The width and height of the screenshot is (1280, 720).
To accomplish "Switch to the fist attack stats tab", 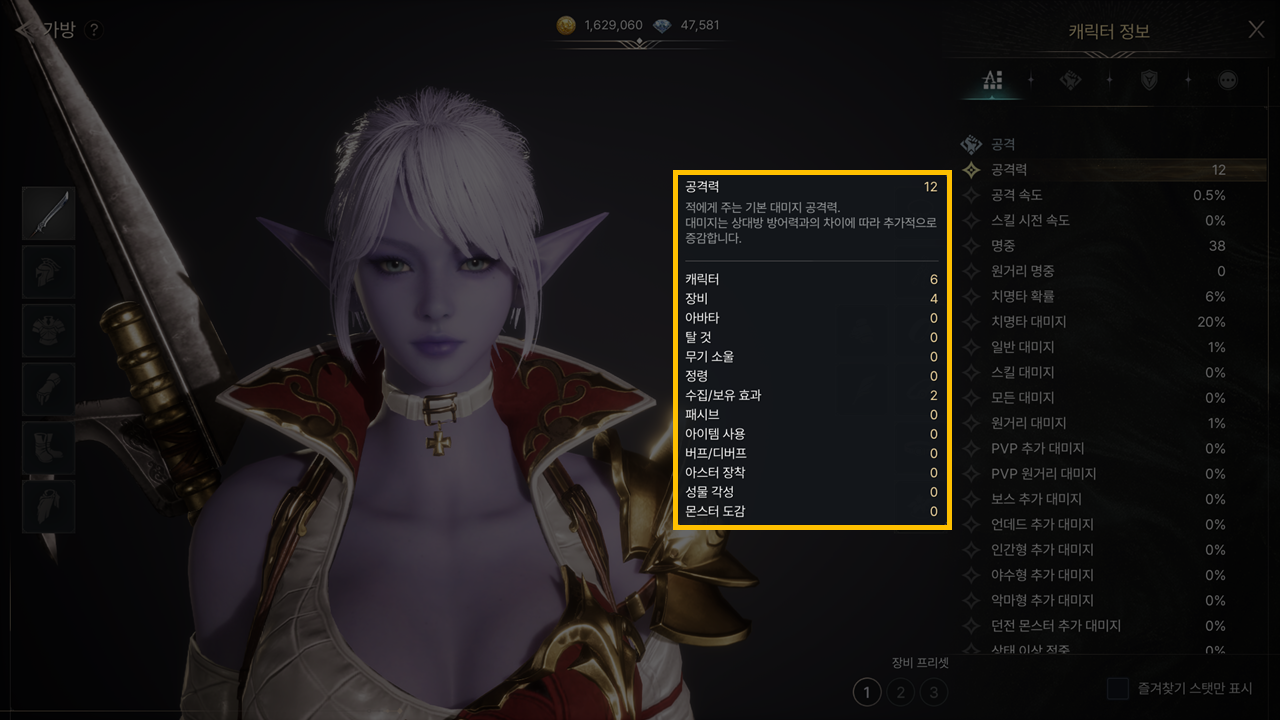I will tap(1070, 80).
